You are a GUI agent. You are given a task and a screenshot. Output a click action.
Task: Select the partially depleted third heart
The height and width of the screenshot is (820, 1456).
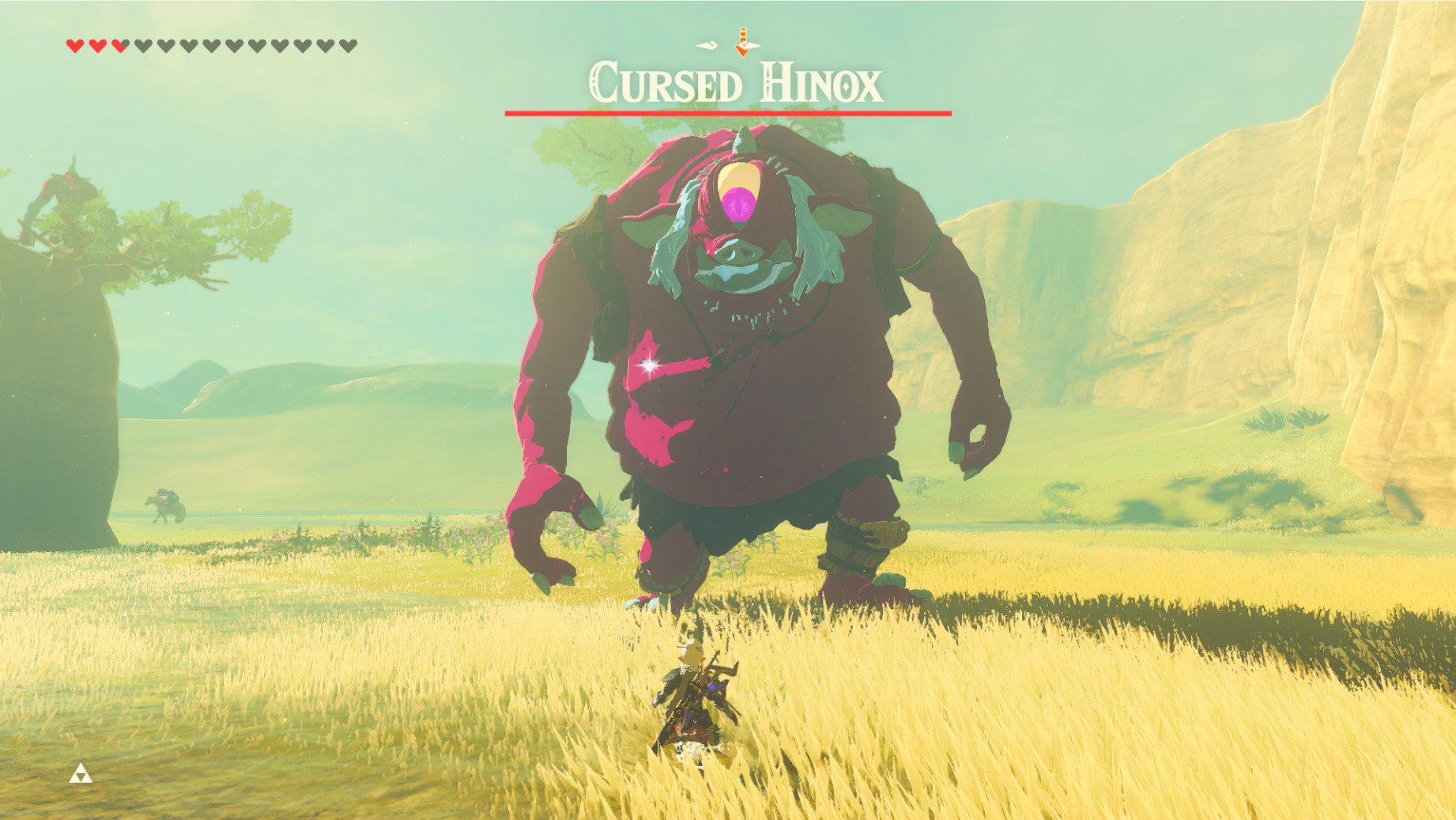pos(121,46)
